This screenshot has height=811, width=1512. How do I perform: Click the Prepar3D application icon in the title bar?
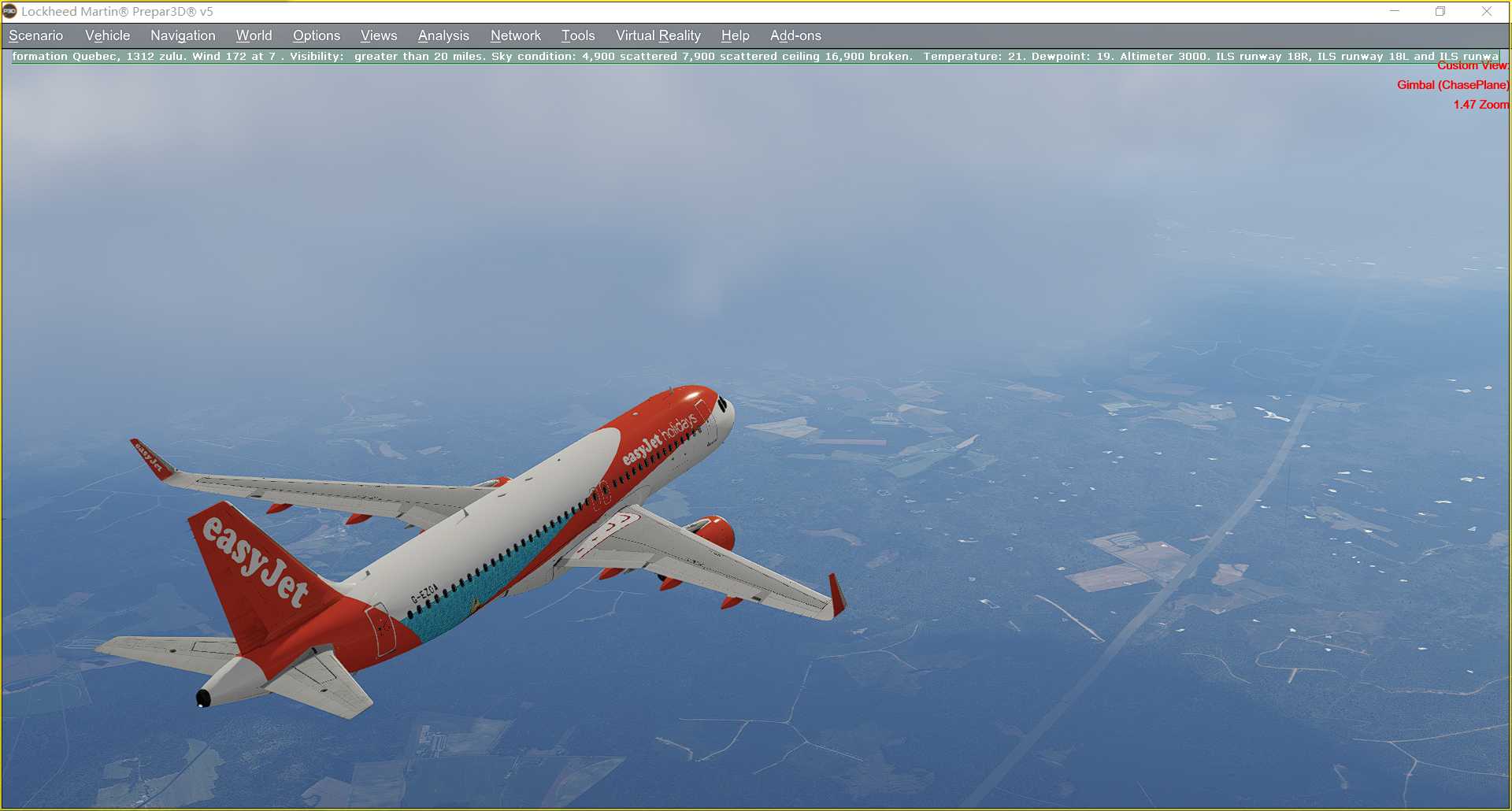(x=9, y=11)
